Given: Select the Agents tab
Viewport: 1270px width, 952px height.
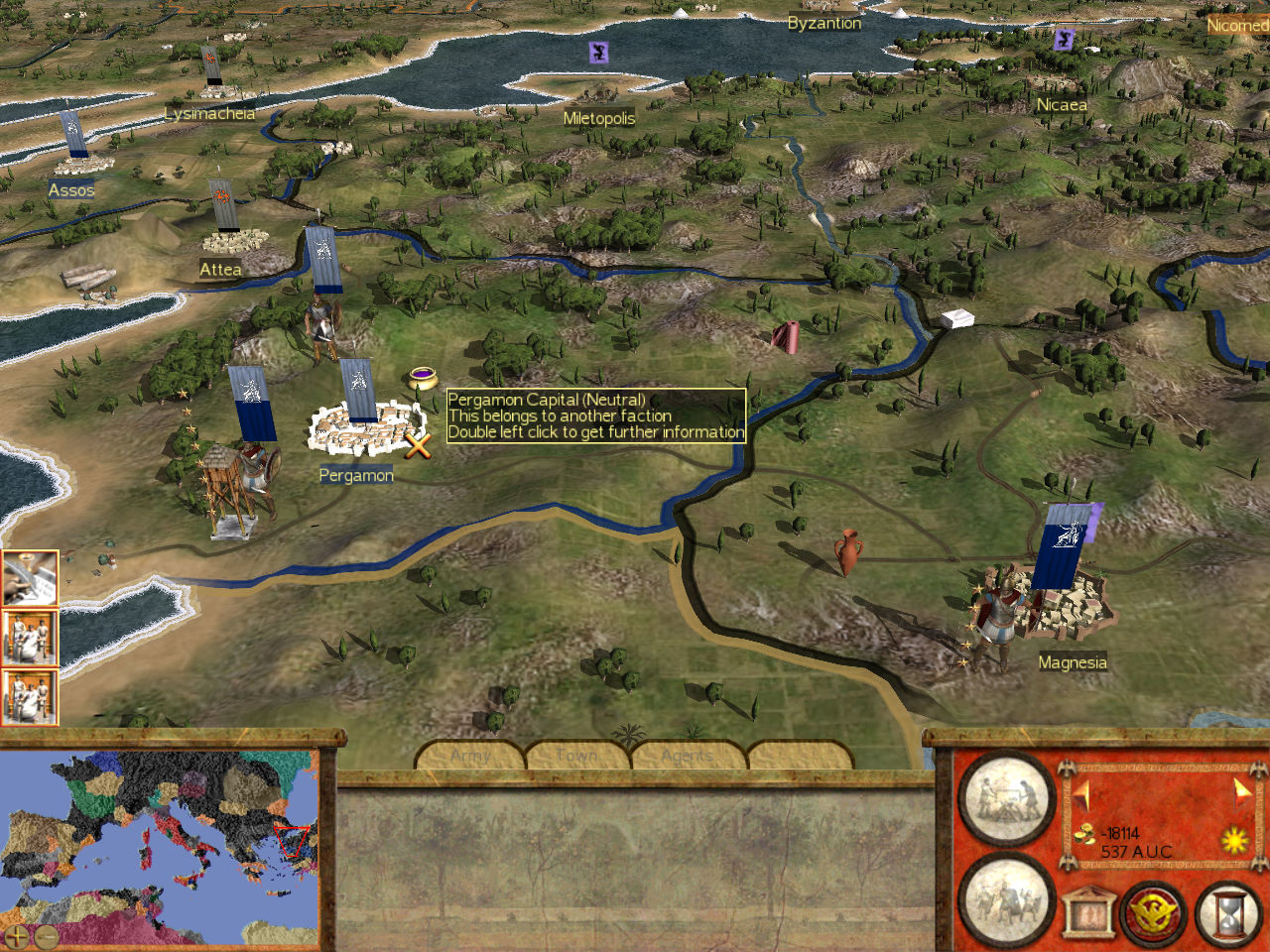Looking at the screenshot, I should (687, 755).
